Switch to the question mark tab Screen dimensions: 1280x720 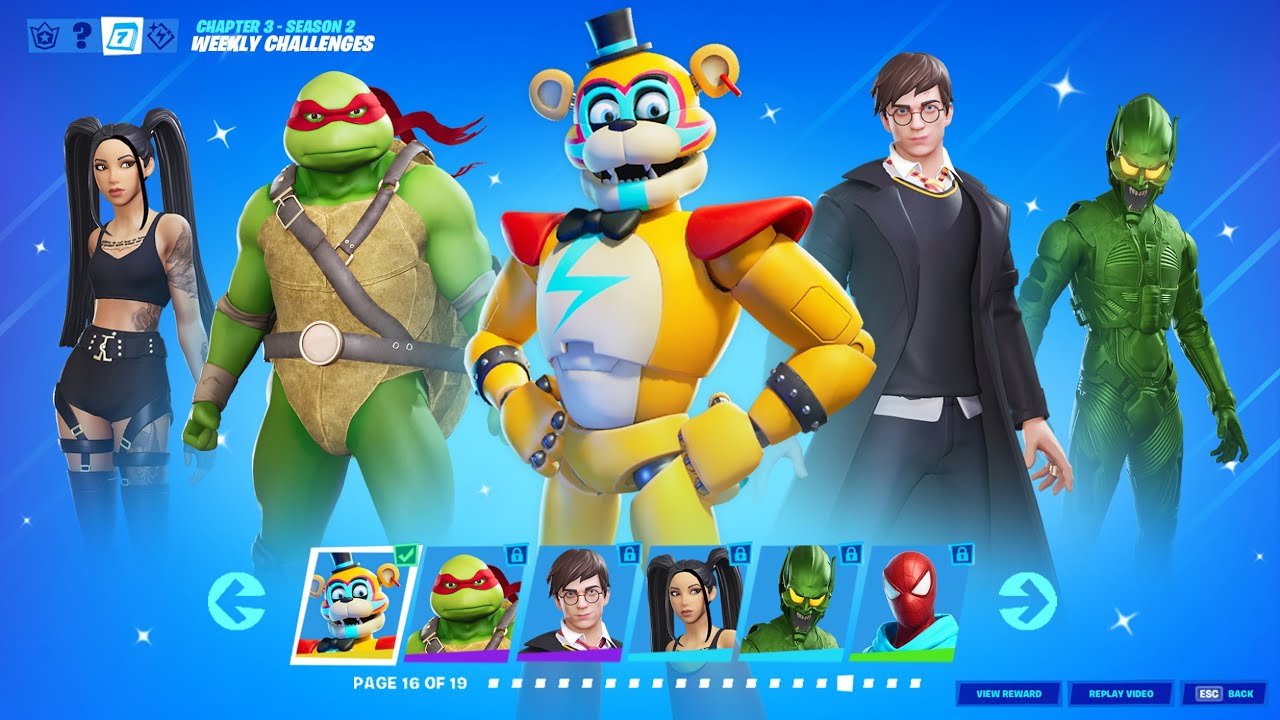click(x=84, y=36)
